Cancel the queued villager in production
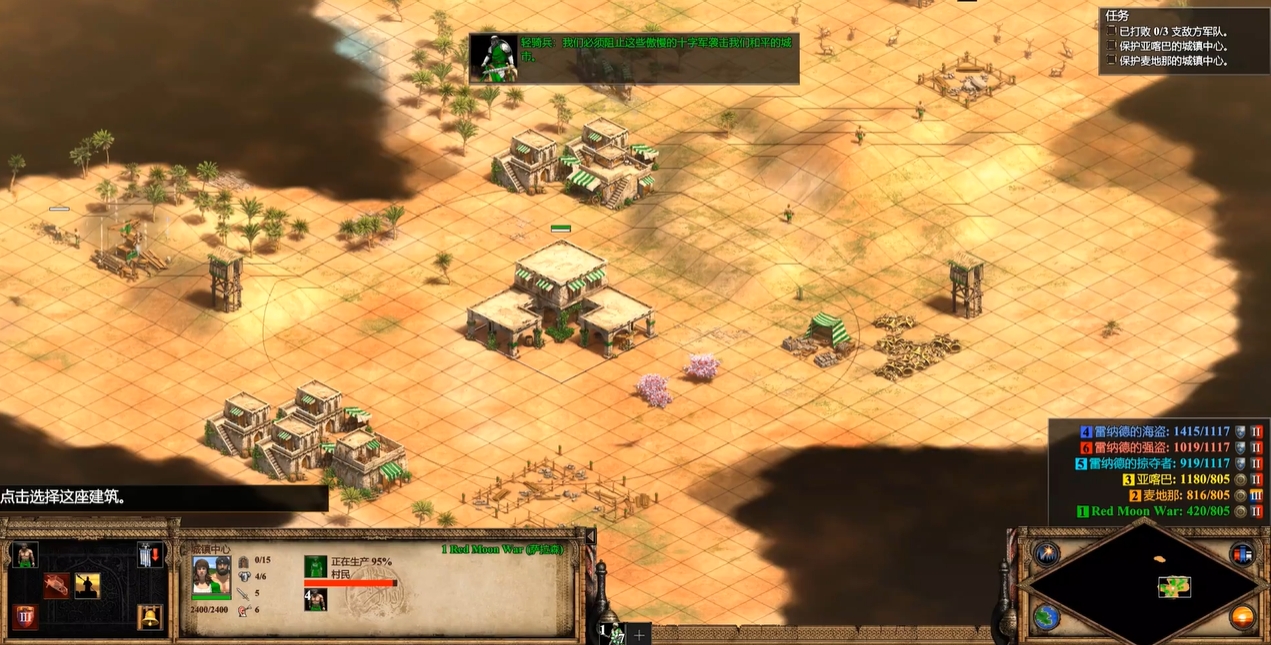Image resolution: width=1271 pixels, height=645 pixels. point(316,599)
